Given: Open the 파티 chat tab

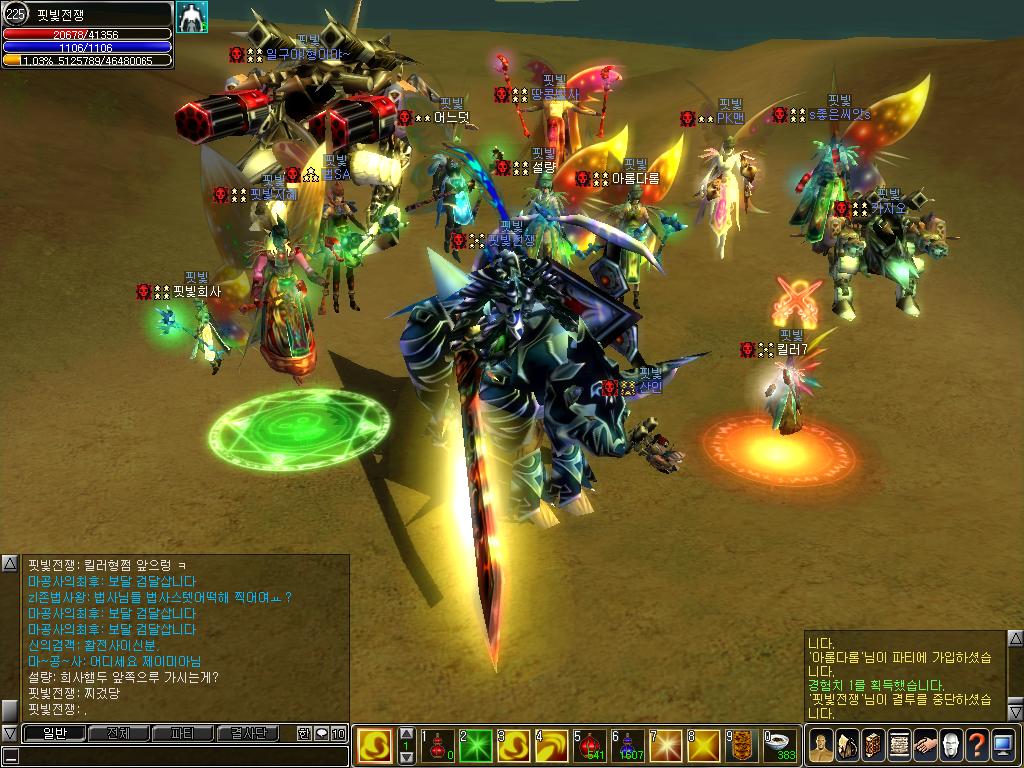Looking at the screenshot, I should (182, 733).
